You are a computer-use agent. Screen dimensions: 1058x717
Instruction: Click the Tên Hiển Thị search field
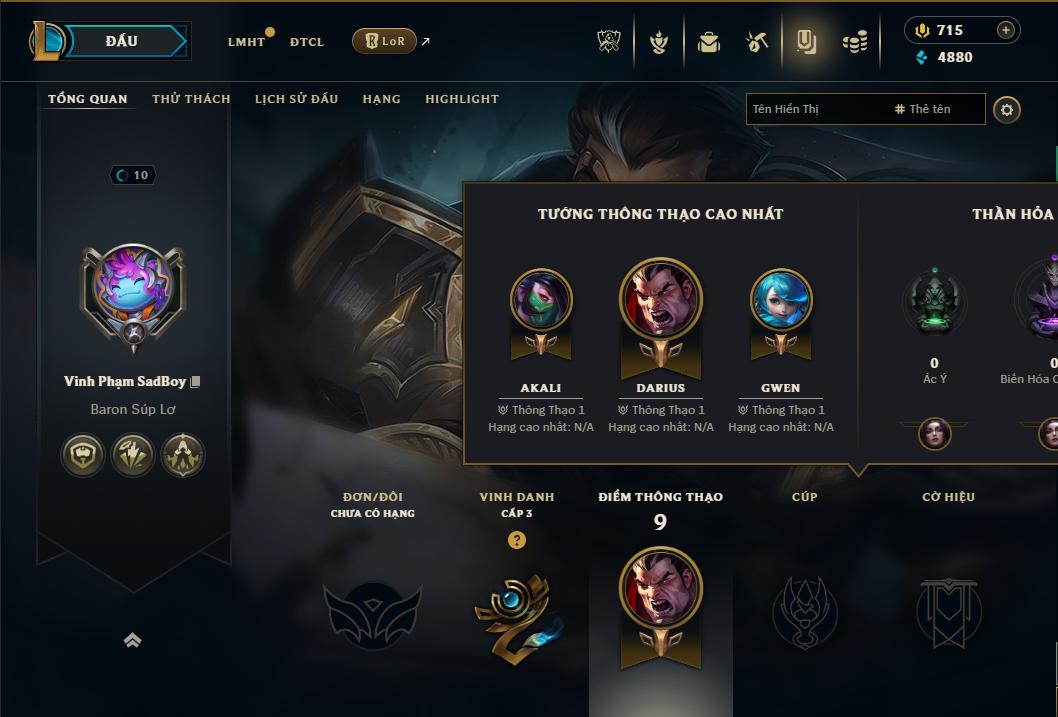tap(815, 109)
